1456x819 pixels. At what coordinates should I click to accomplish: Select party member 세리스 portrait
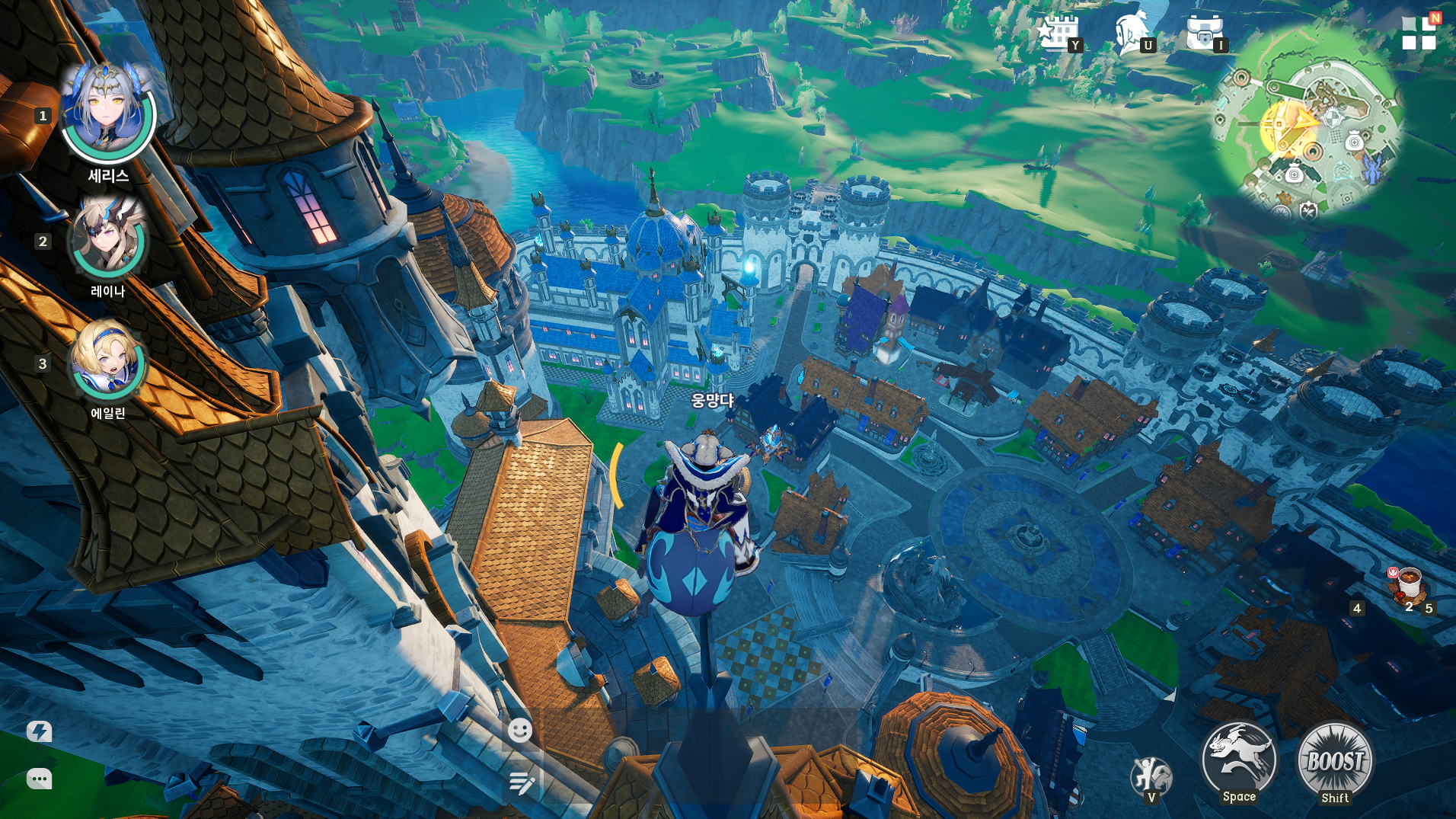[x=108, y=114]
